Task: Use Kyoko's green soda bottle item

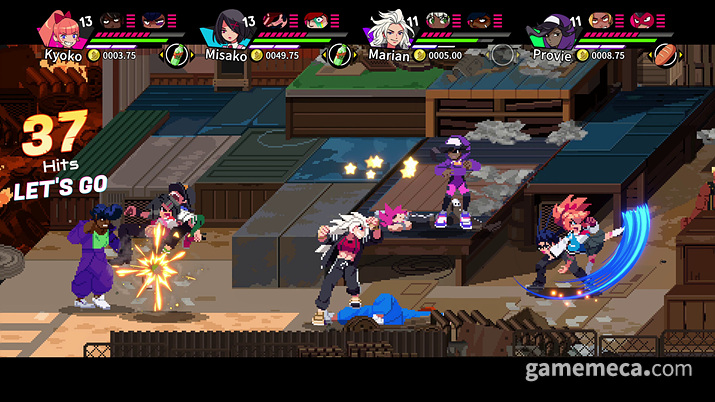Action: pyautogui.click(x=177, y=54)
